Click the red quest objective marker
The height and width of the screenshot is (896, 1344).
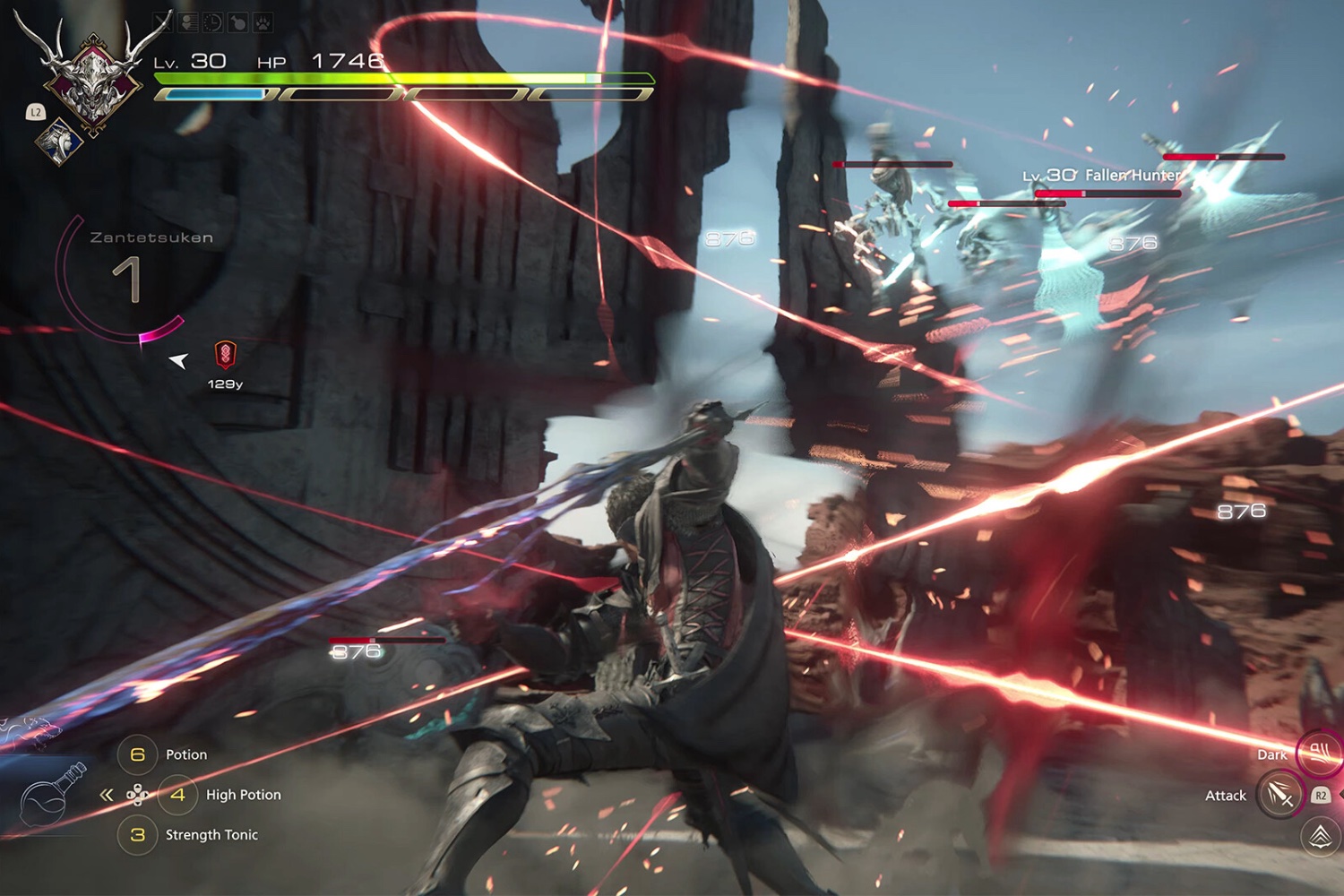click(225, 355)
